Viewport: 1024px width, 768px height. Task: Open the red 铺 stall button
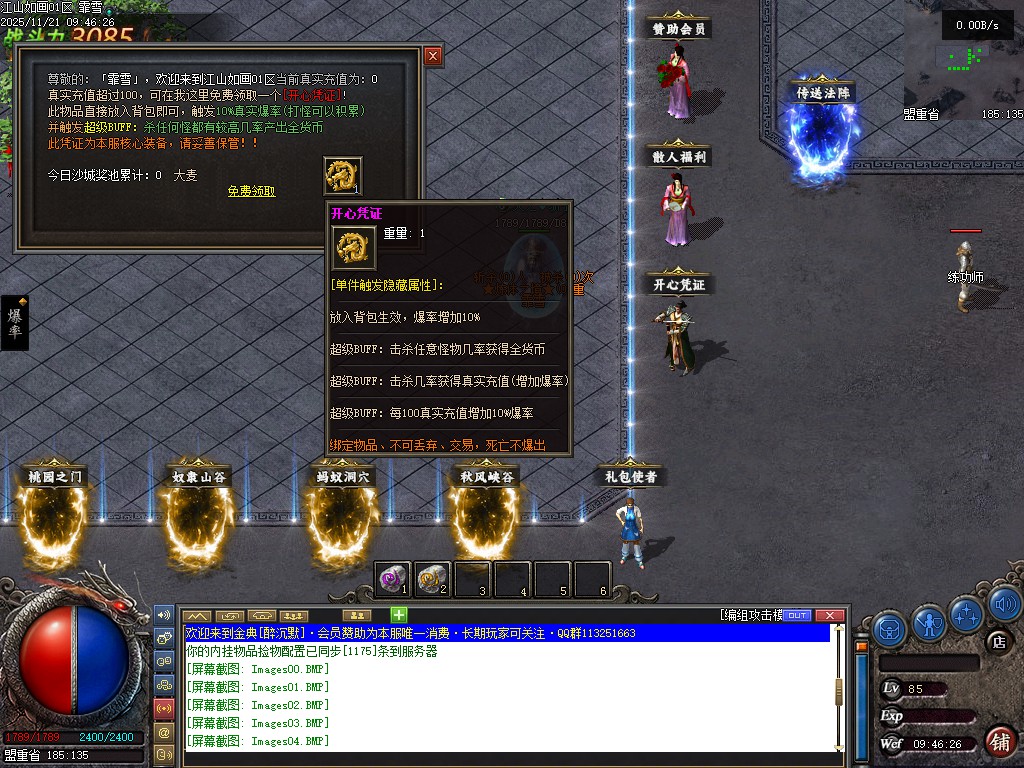999,741
